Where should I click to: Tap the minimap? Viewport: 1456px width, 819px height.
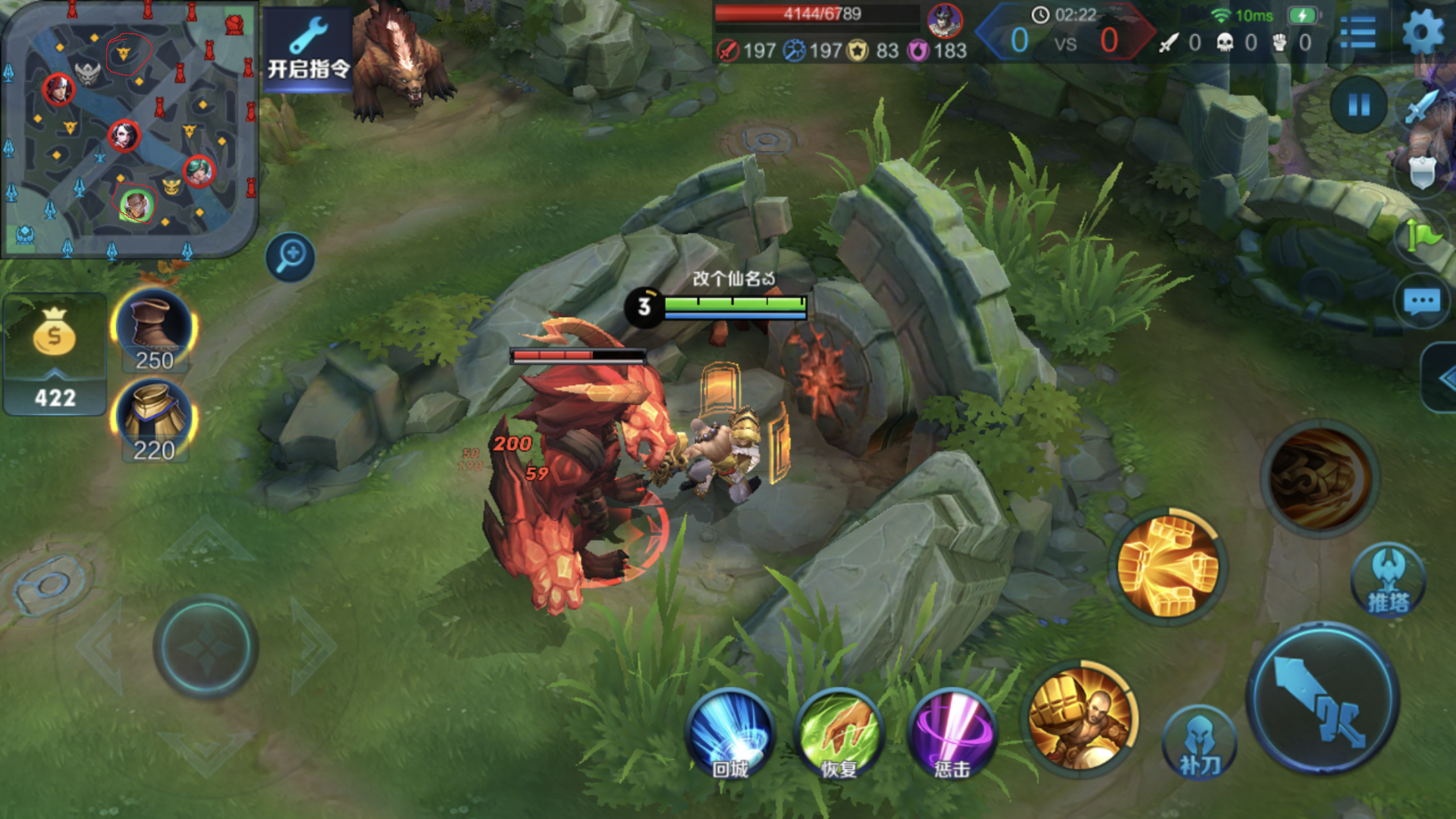point(129,129)
